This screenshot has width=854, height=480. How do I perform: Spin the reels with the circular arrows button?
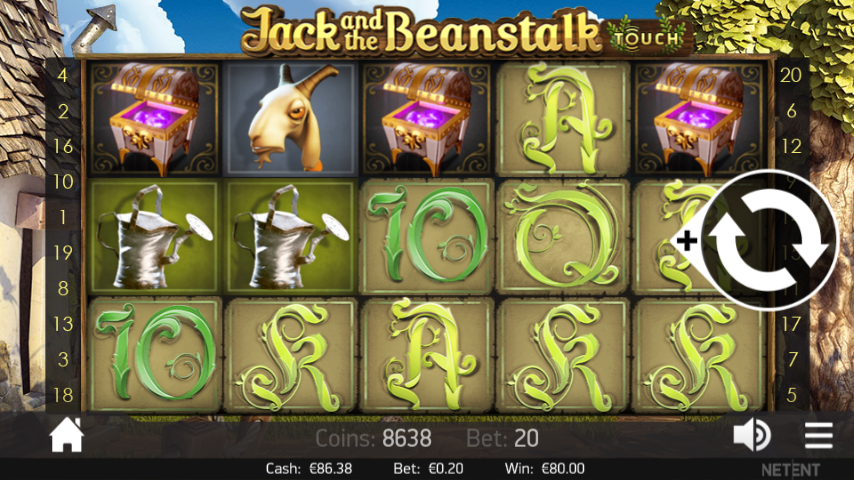(x=770, y=243)
